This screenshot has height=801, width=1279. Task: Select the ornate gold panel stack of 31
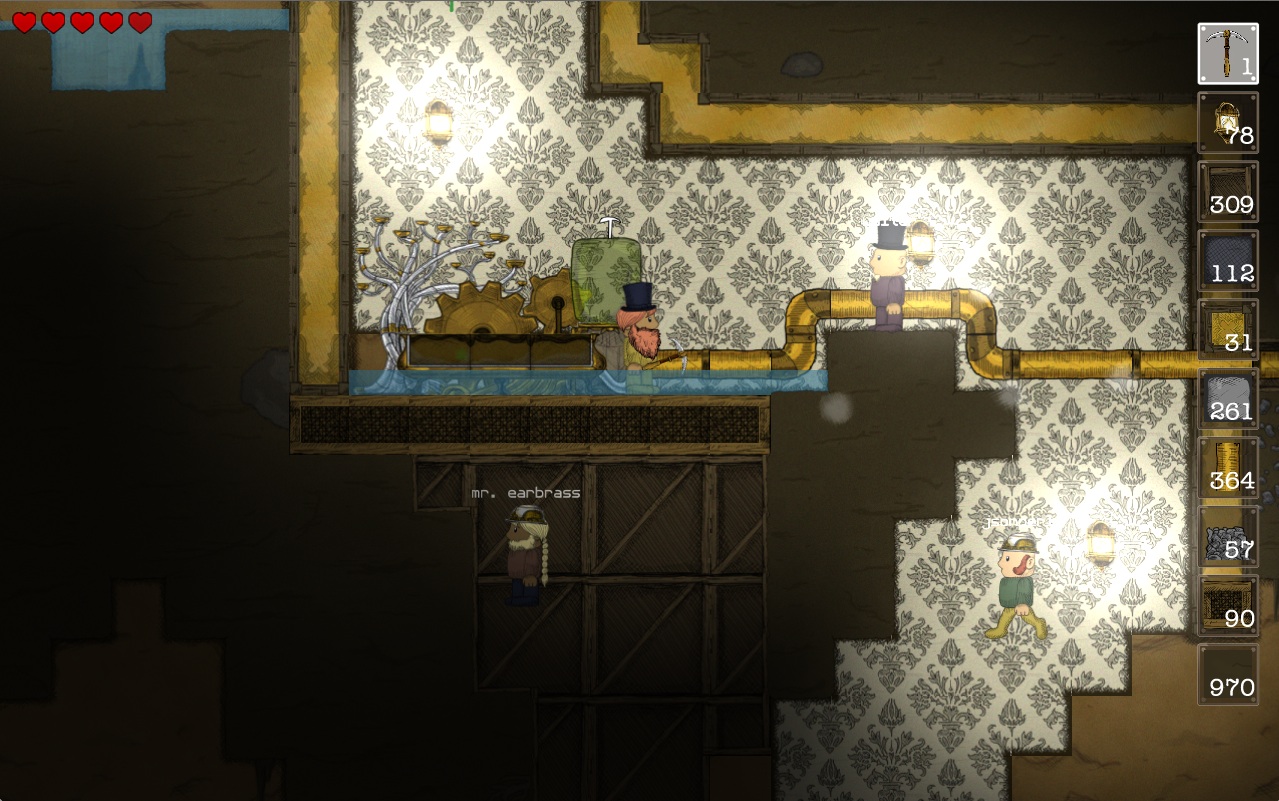coord(1228,330)
